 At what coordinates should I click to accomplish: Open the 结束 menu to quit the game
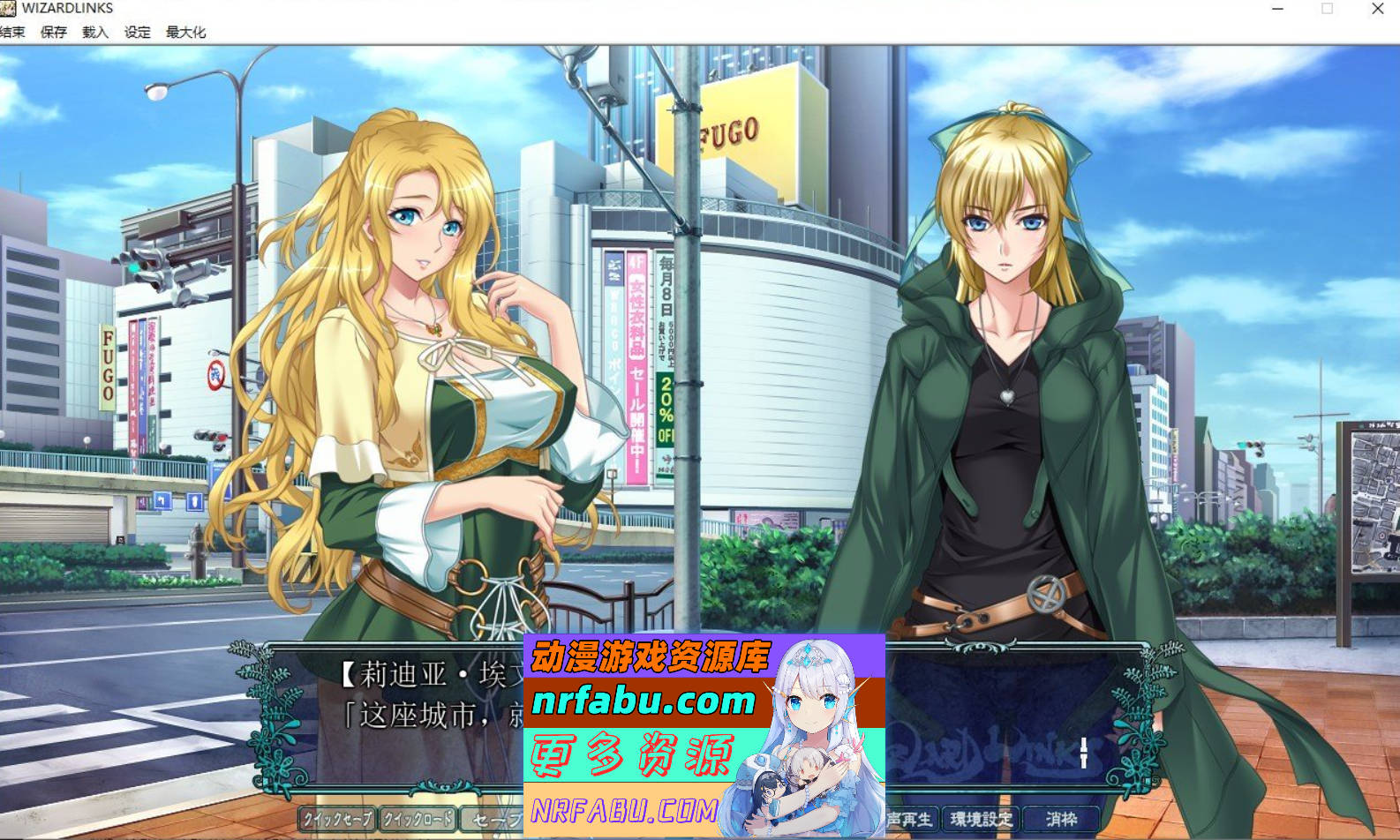14,32
